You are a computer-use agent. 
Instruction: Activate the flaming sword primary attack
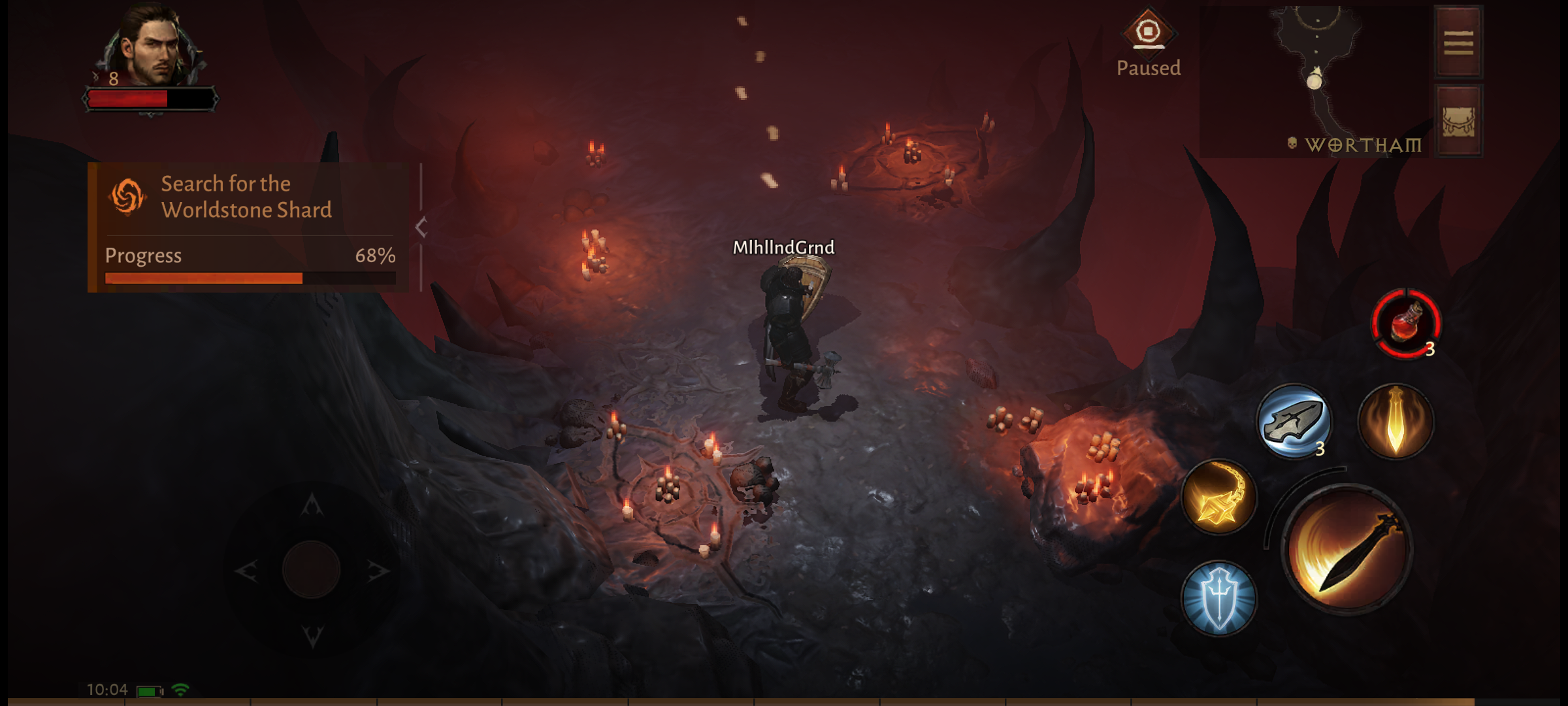1347,550
